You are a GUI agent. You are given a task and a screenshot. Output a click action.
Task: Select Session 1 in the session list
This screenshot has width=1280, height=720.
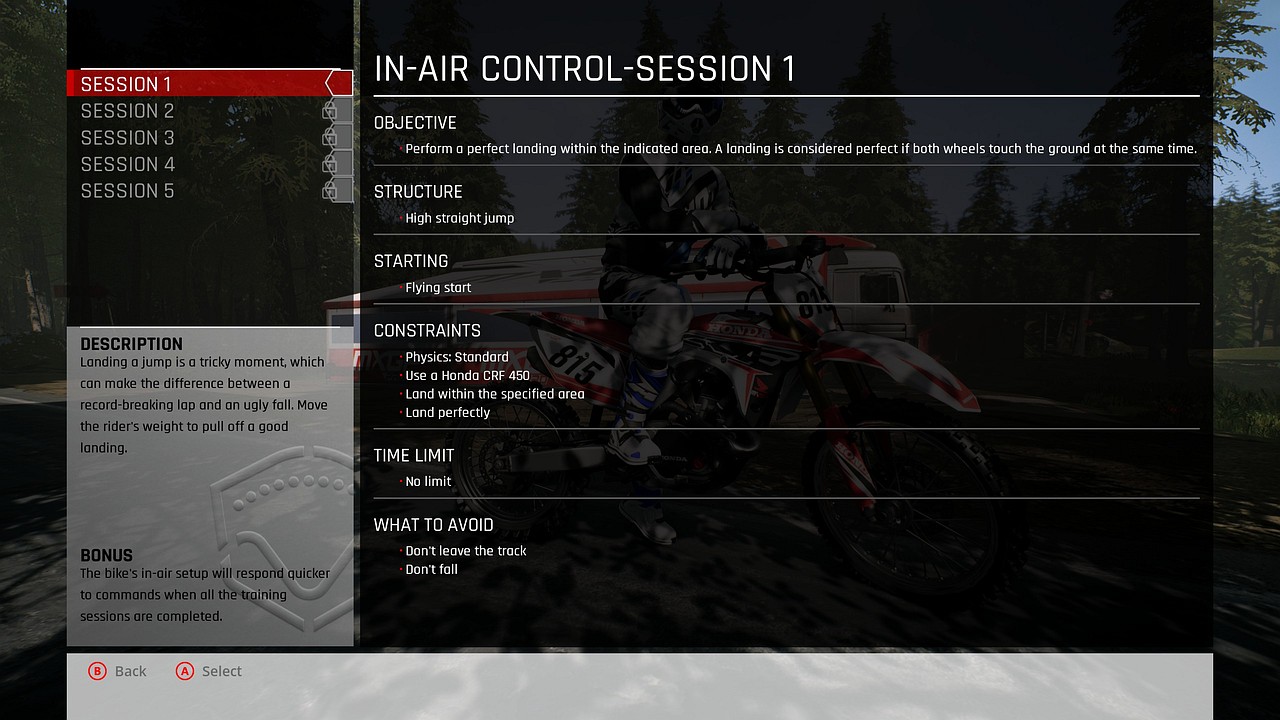127,84
